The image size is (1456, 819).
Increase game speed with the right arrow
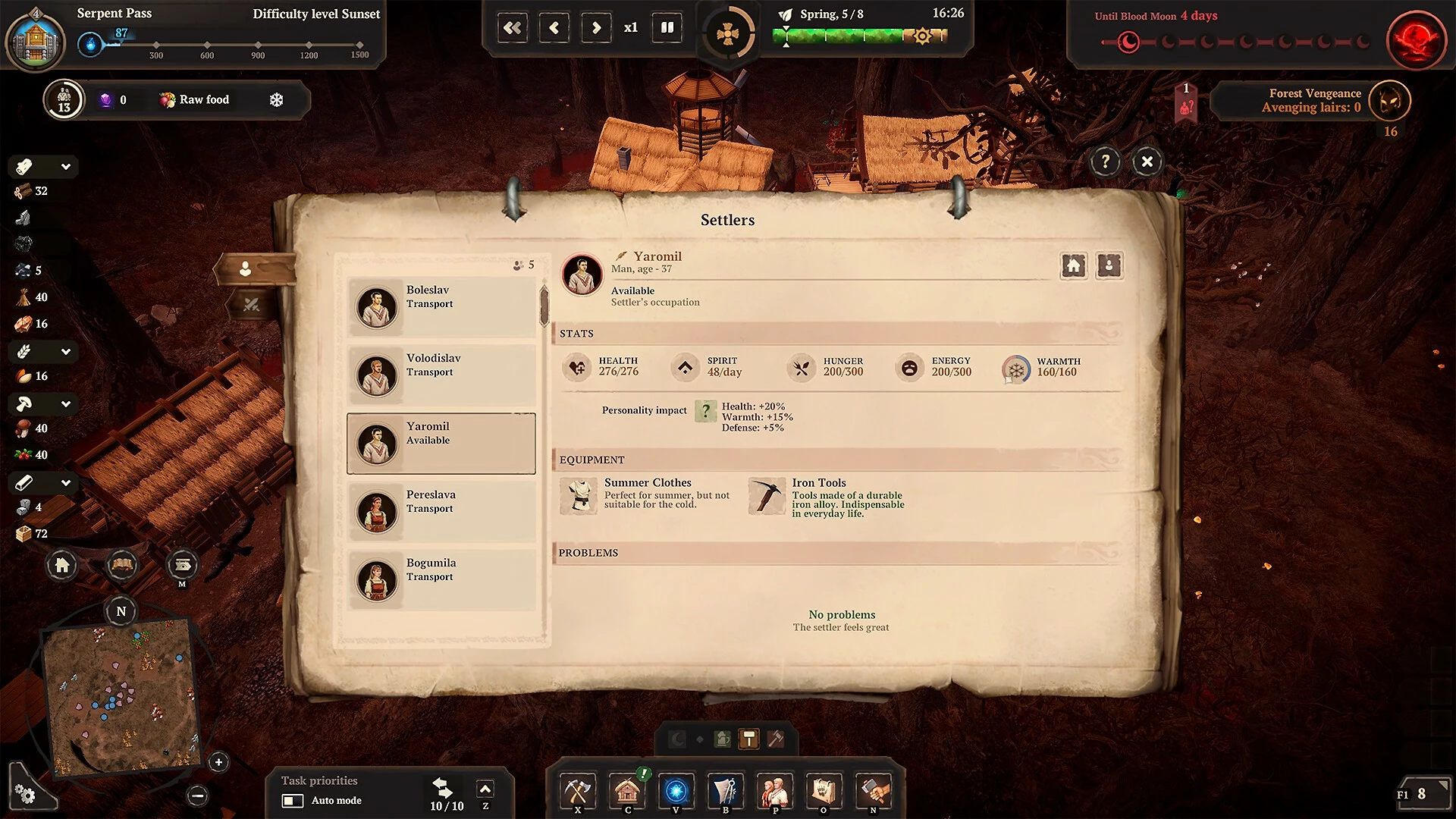[596, 28]
